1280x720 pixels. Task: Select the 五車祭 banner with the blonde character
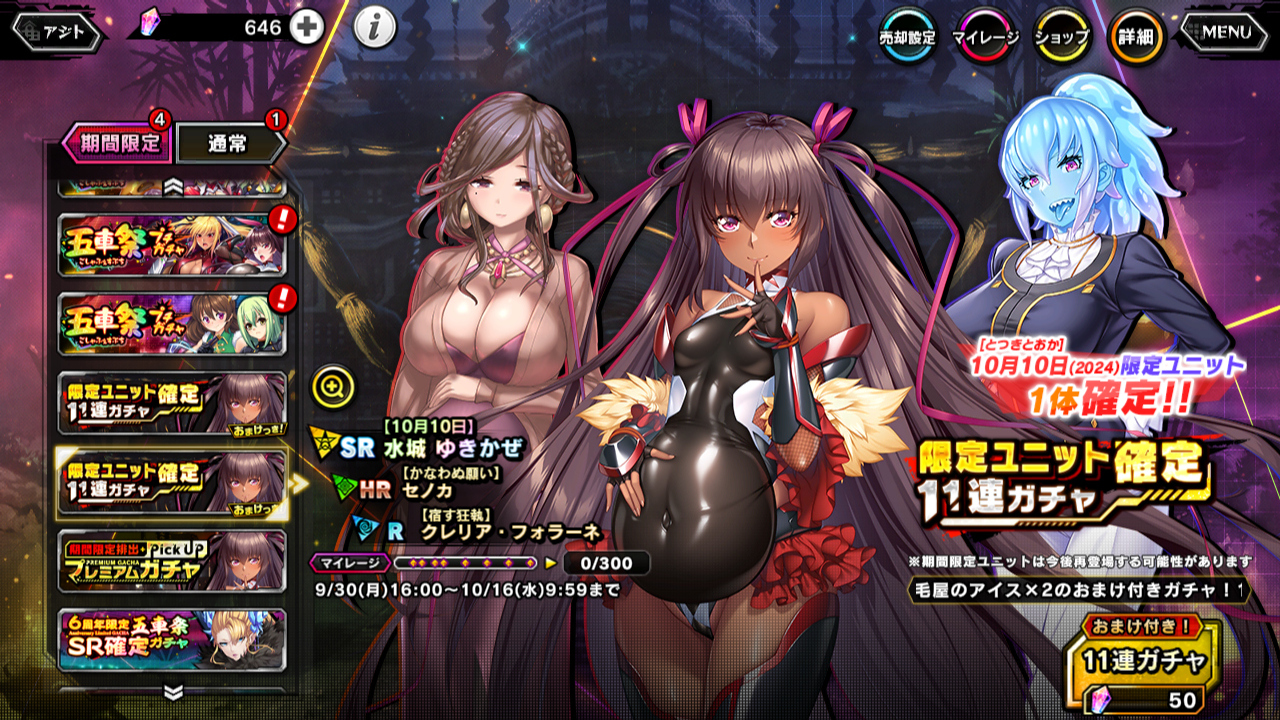[172, 244]
